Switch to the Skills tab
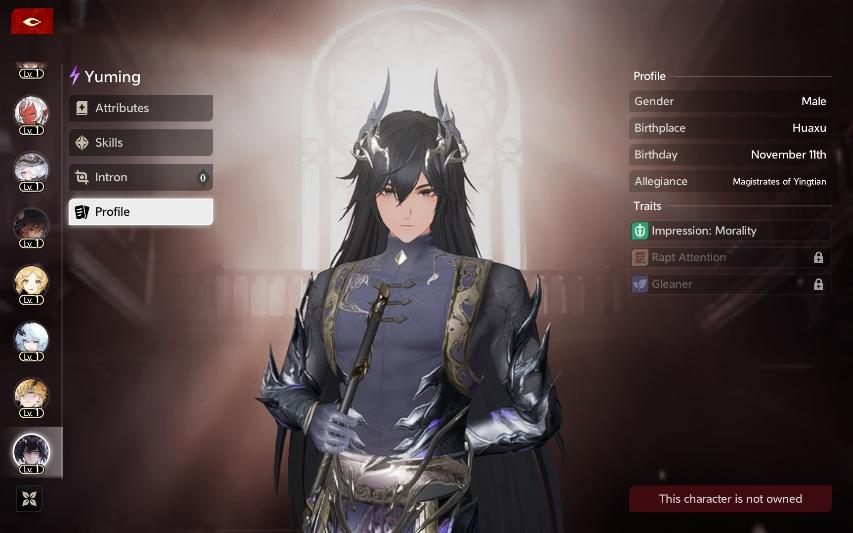853x533 pixels. tap(140, 143)
